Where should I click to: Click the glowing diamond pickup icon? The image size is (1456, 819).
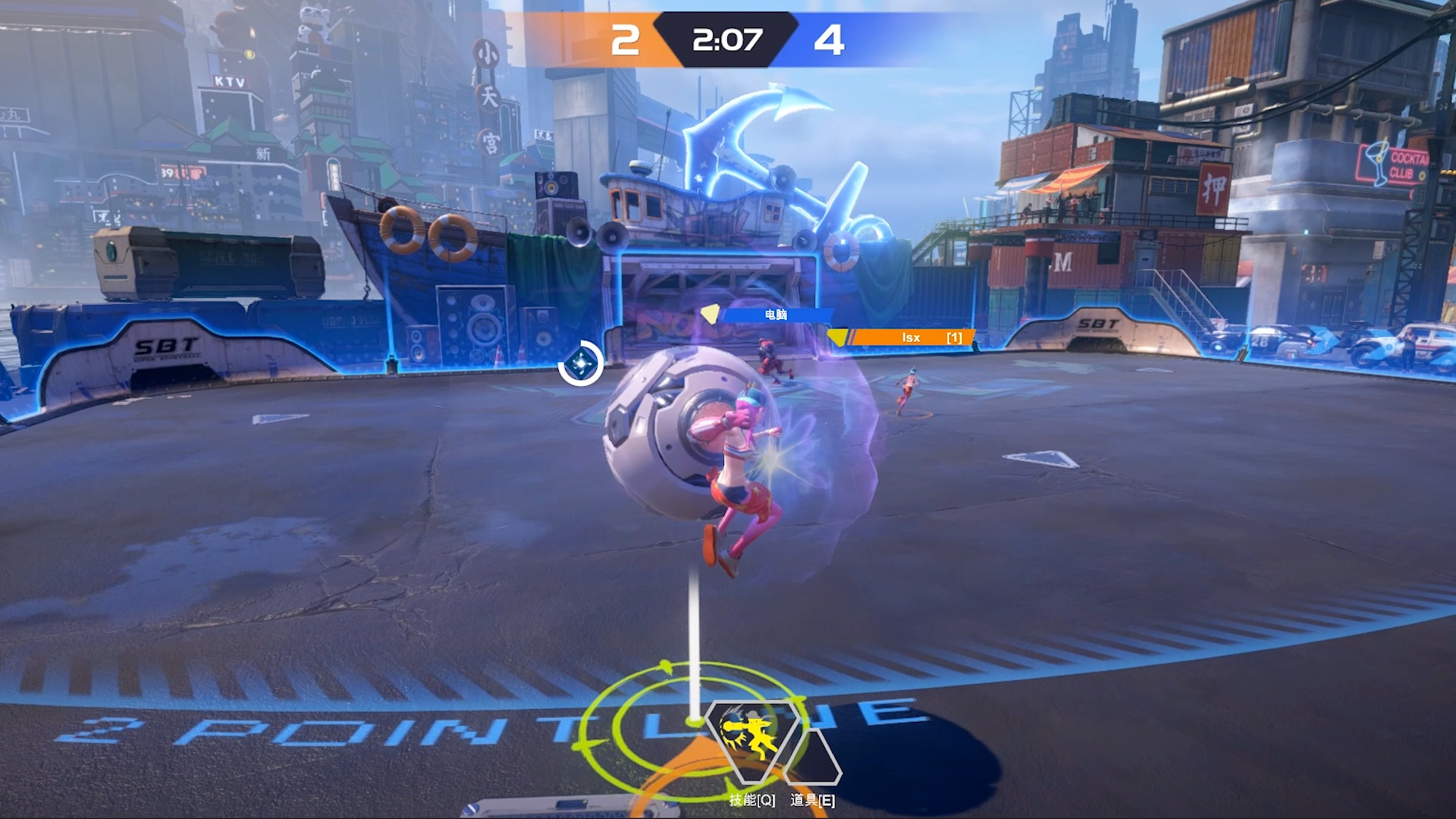click(x=581, y=362)
